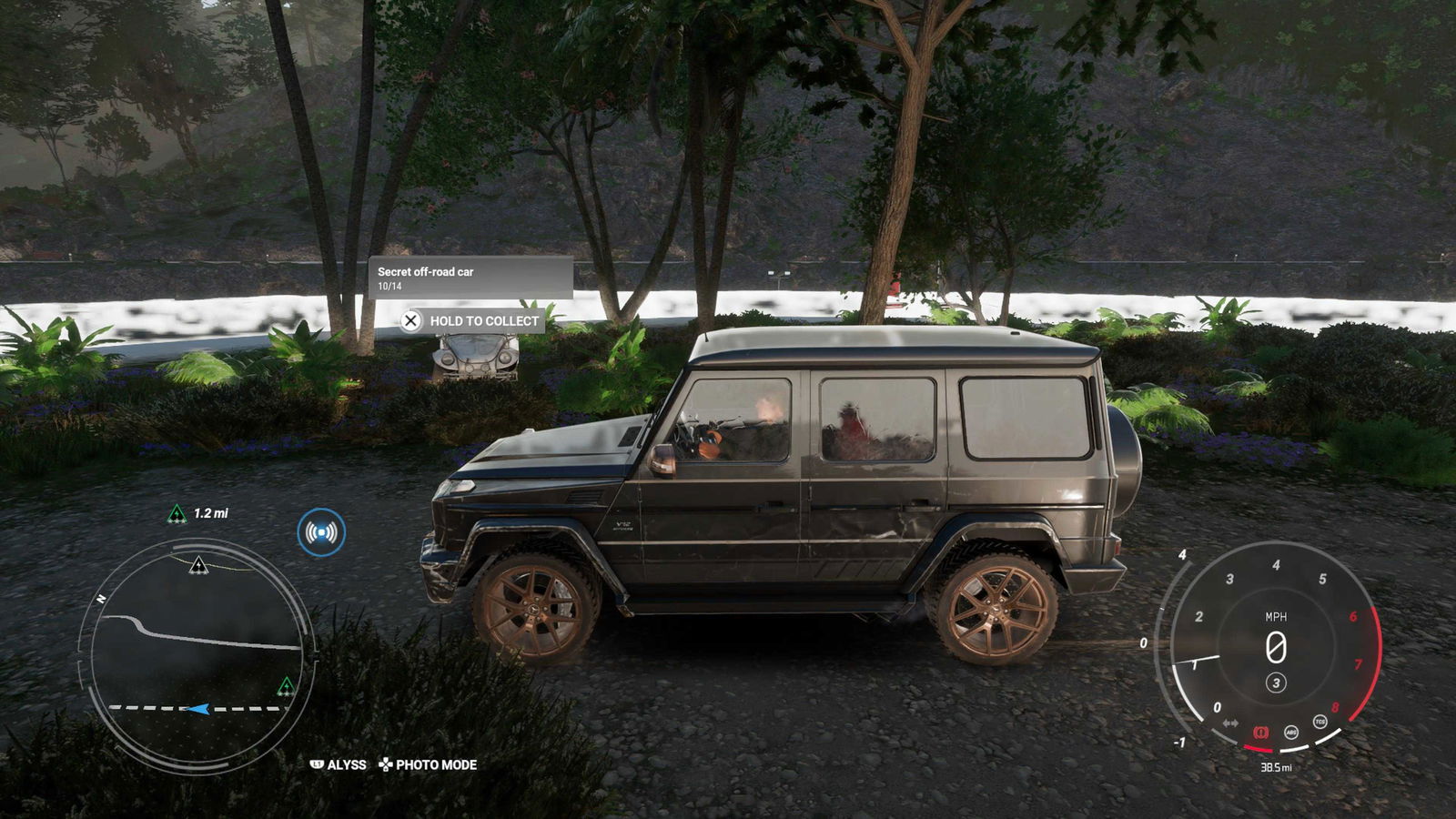Image resolution: width=1456 pixels, height=819 pixels.
Task: Click the blue player arrow on minimap
Action: tap(197, 708)
